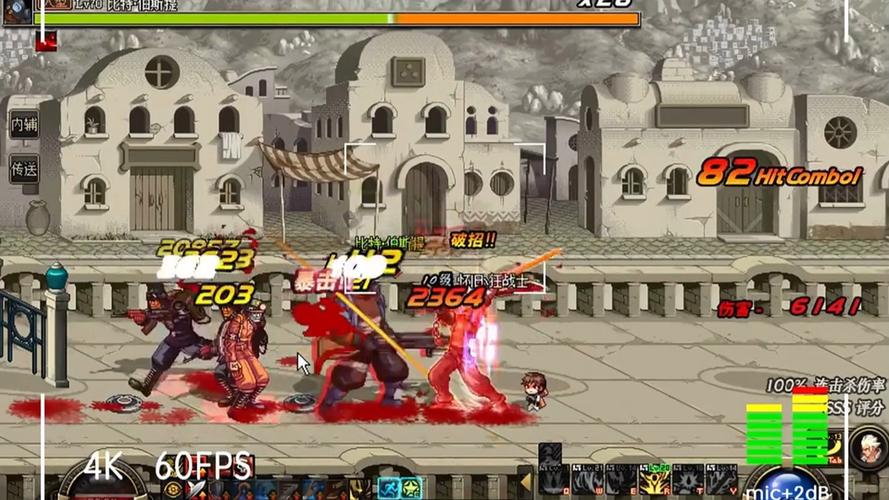Select the boss portrait beside the health bar

click(x=17, y=11)
